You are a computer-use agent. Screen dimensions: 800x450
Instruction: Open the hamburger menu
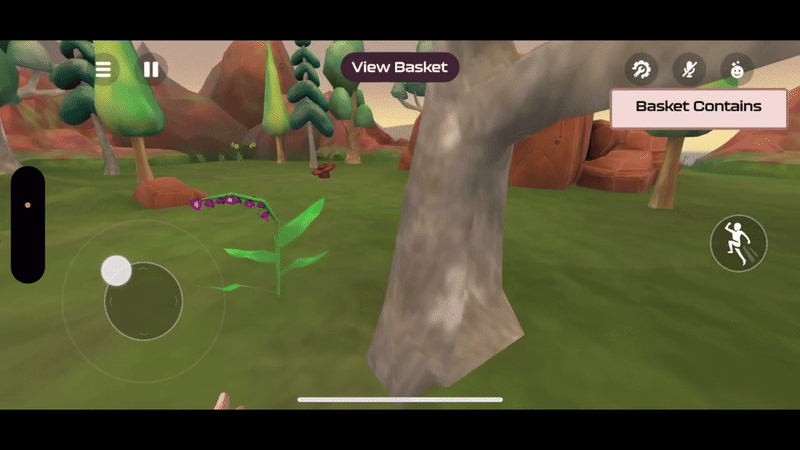(103, 70)
